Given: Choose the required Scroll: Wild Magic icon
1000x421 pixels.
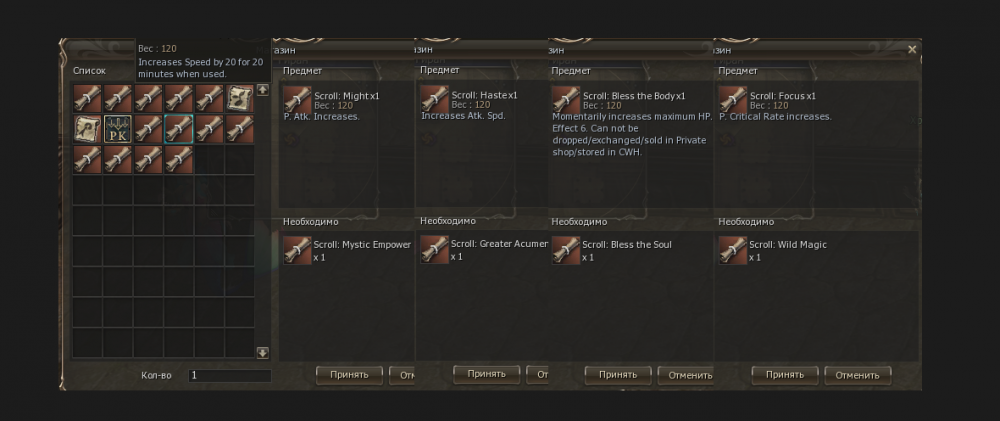Looking at the screenshot, I should tap(732, 249).
